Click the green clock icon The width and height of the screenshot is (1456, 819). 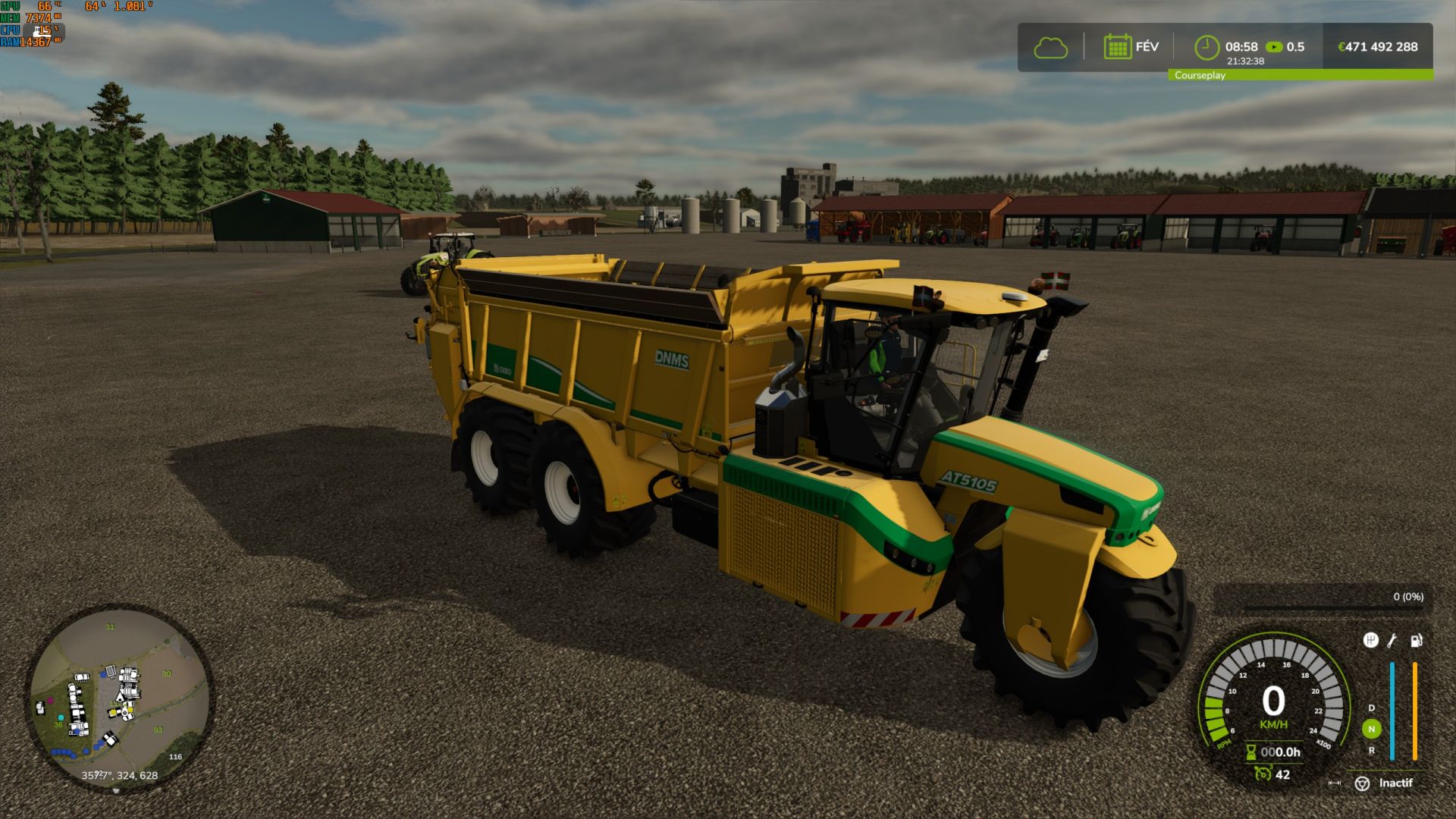pyautogui.click(x=1207, y=47)
